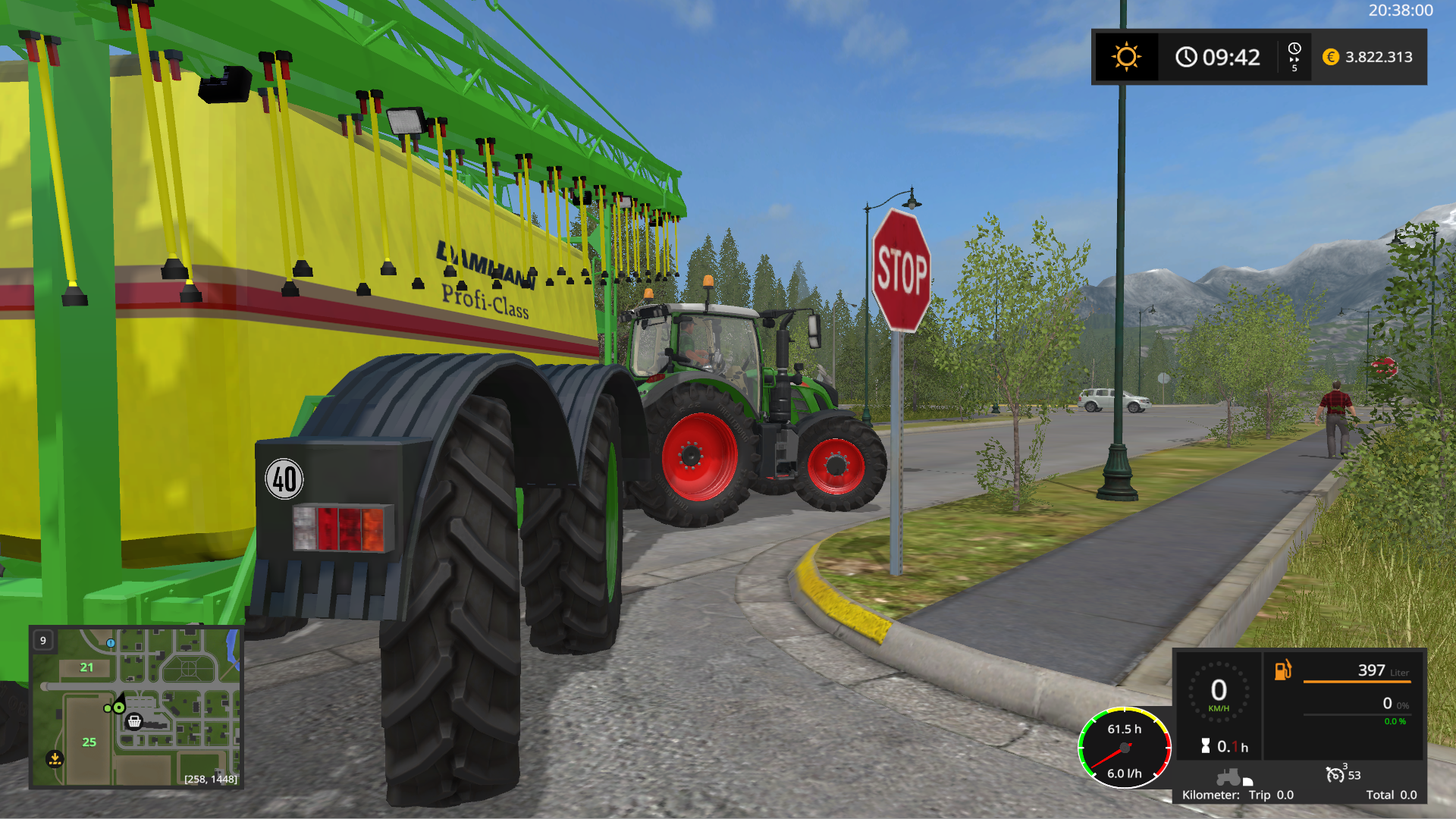Screen dimensions: 1456x819
Task: Click the orange fuel pump icon
Action: pyautogui.click(x=1282, y=670)
